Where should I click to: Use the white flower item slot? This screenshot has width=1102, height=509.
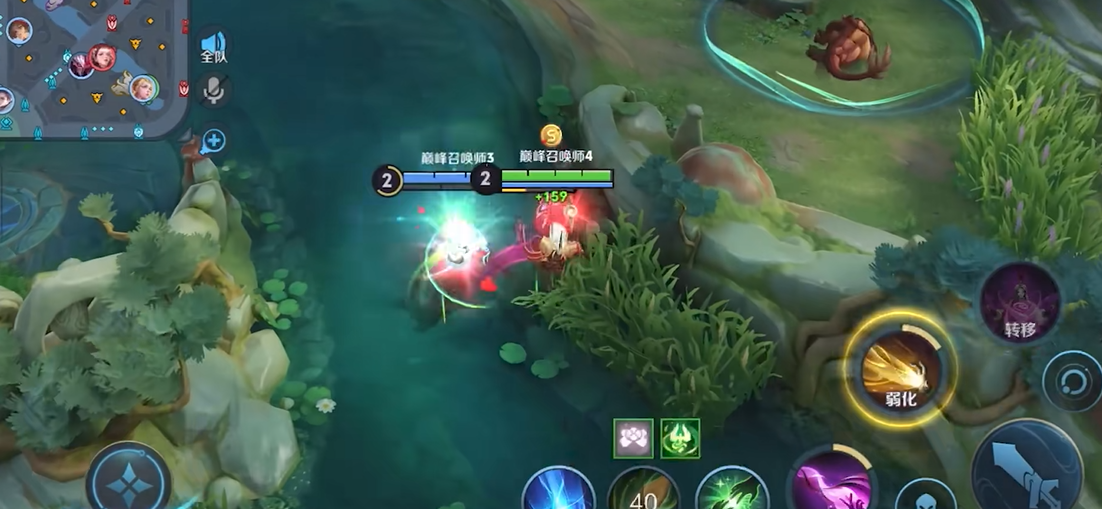coord(633,438)
